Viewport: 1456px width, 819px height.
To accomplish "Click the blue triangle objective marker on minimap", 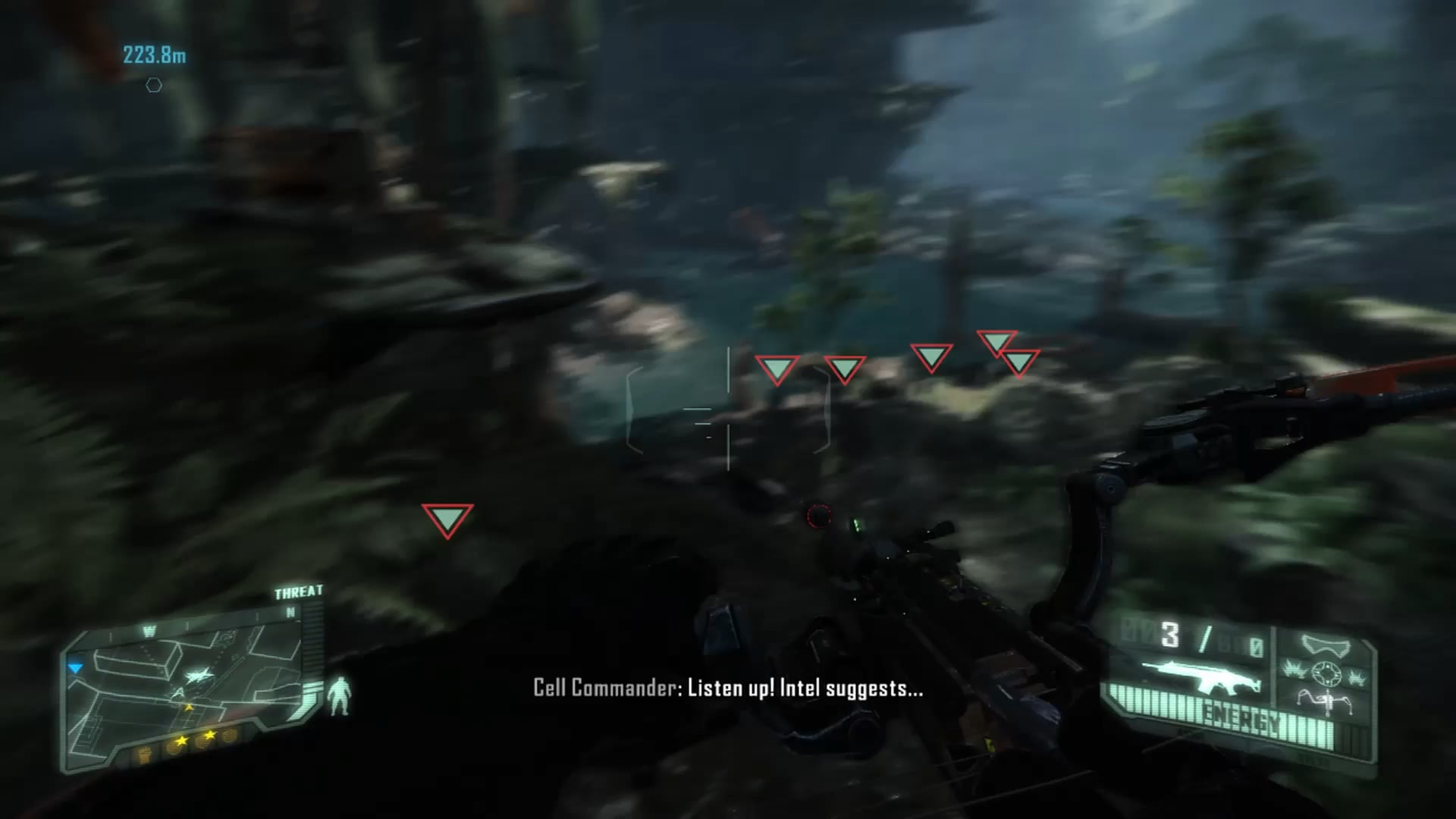I will pos(75,668).
